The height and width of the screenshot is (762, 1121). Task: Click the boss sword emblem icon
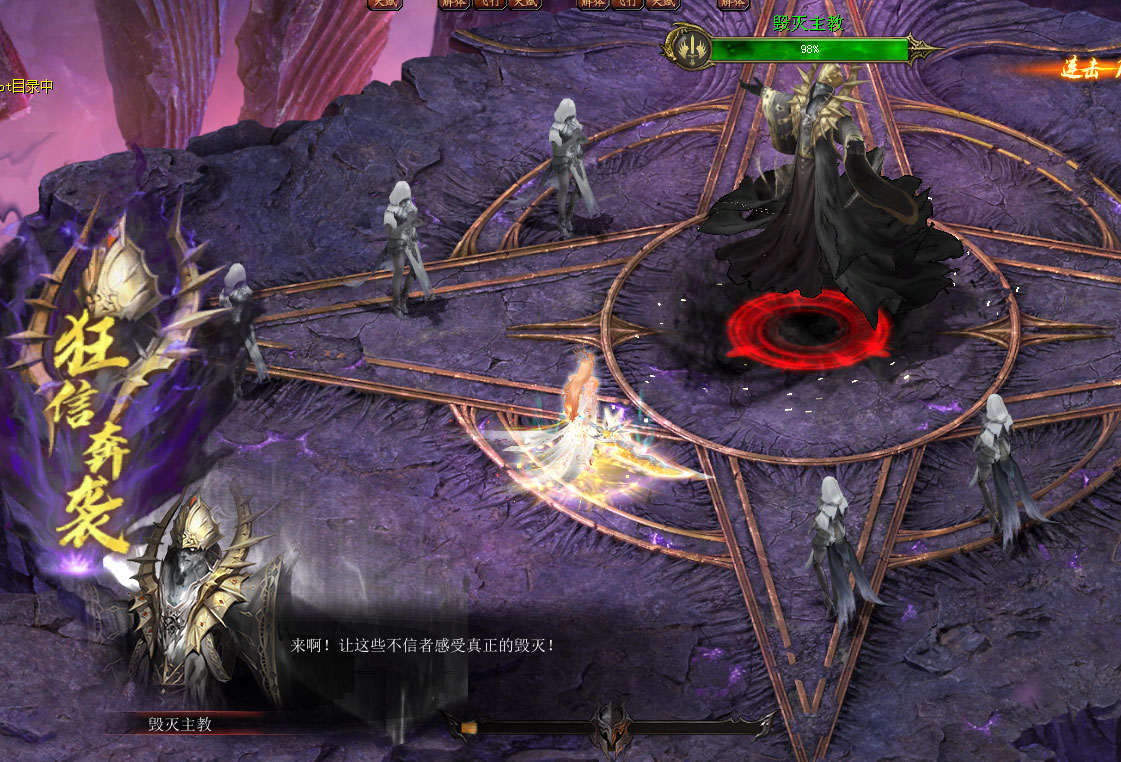pyautogui.click(x=687, y=47)
